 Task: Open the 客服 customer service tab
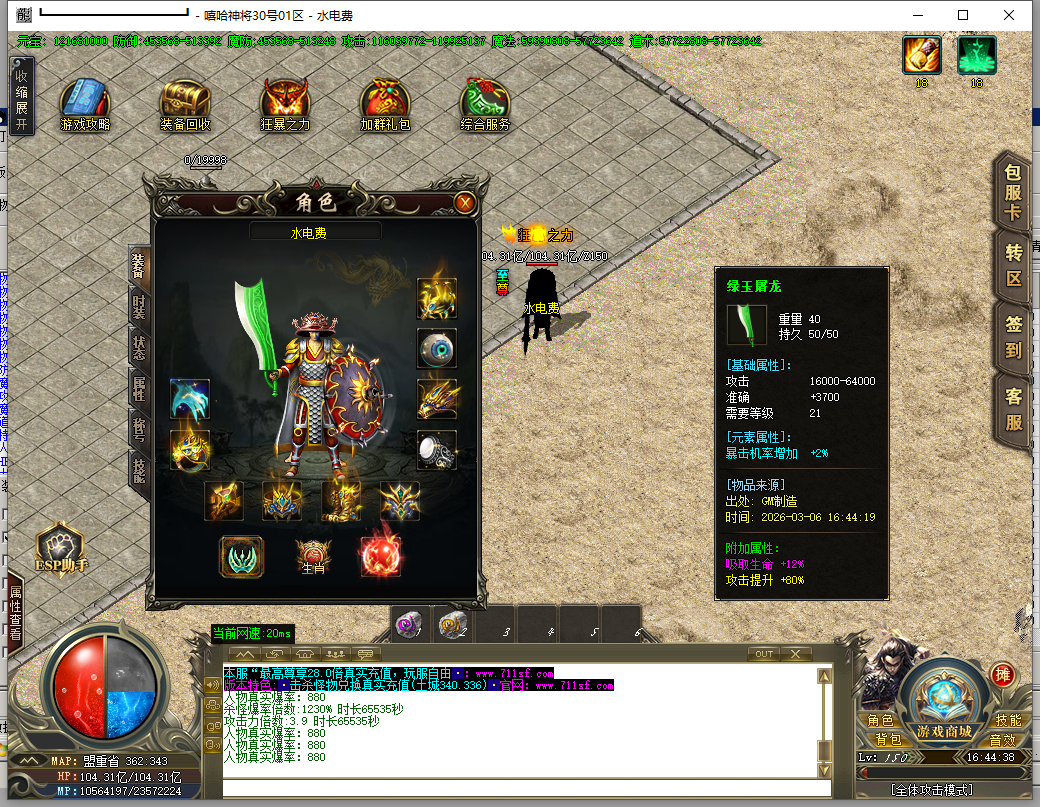click(x=1014, y=408)
